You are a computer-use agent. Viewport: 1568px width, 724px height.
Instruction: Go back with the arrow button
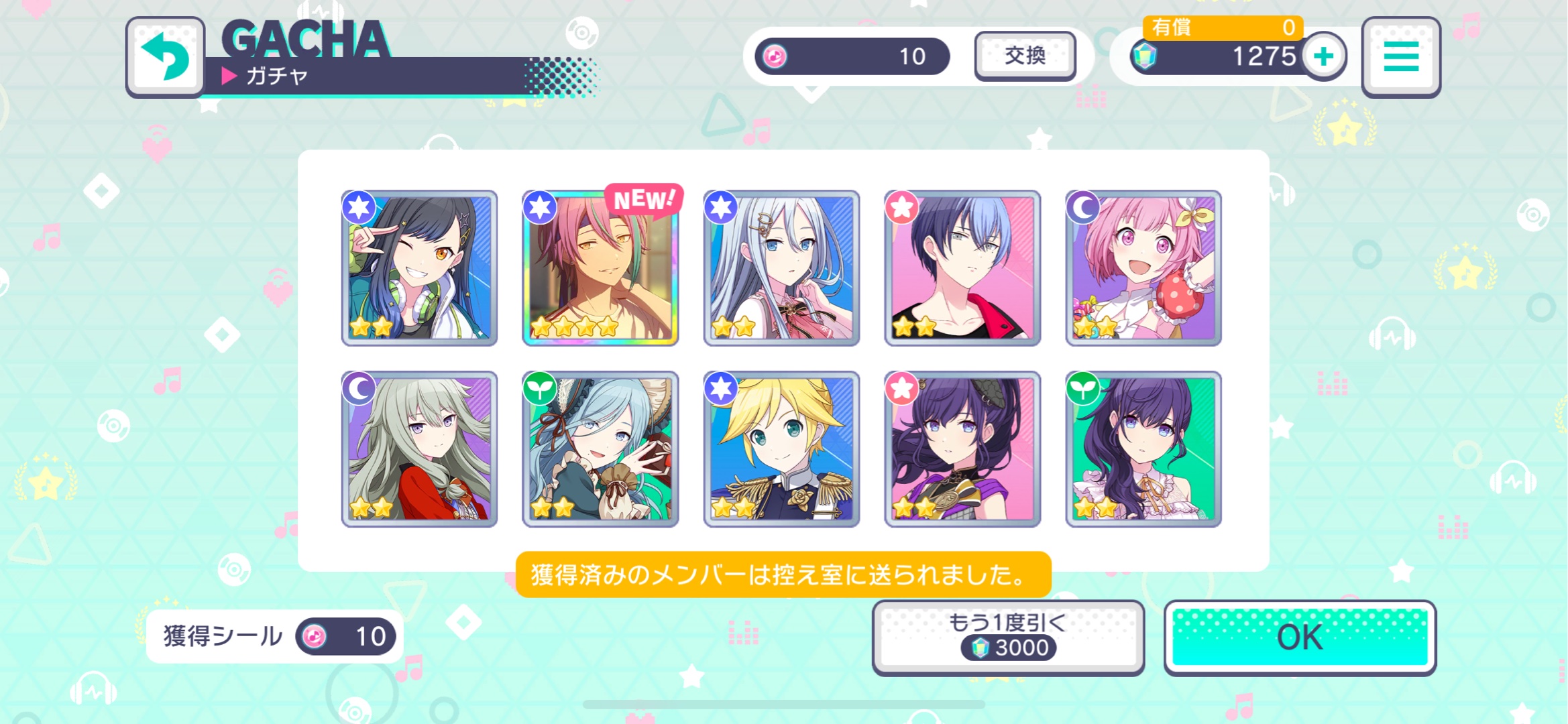(165, 56)
